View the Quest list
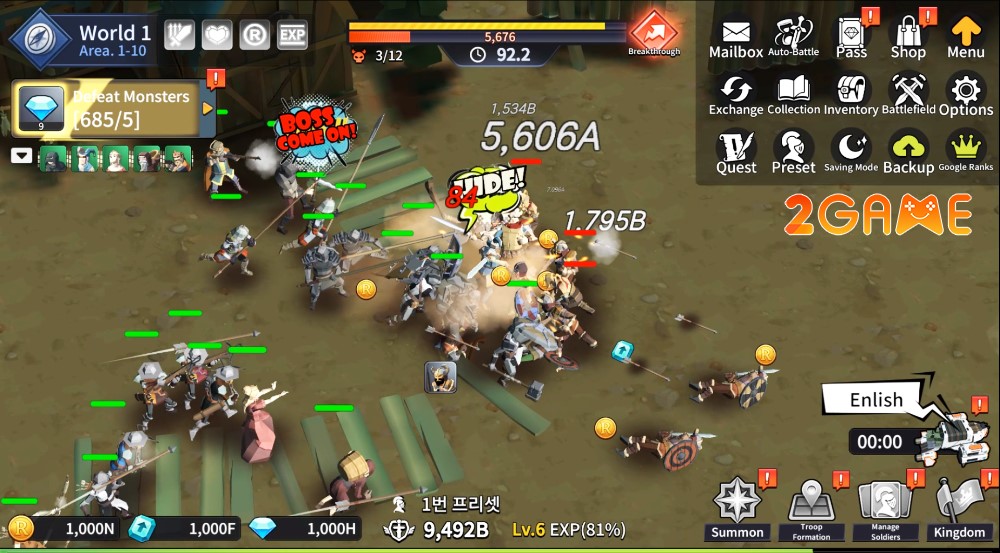This screenshot has width=1000, height=553. (x=736, y=153)
